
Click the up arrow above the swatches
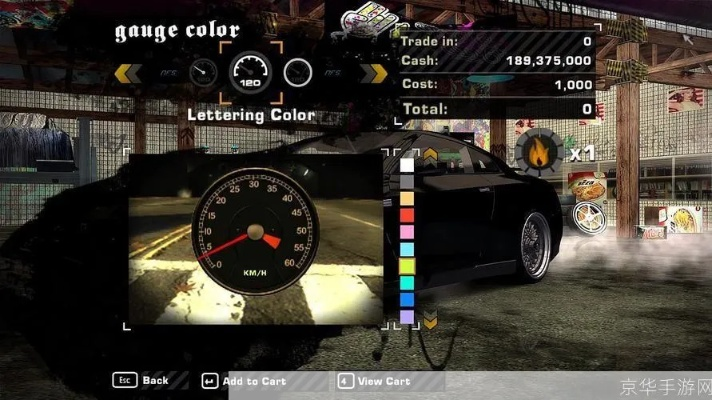click(430, 155)
